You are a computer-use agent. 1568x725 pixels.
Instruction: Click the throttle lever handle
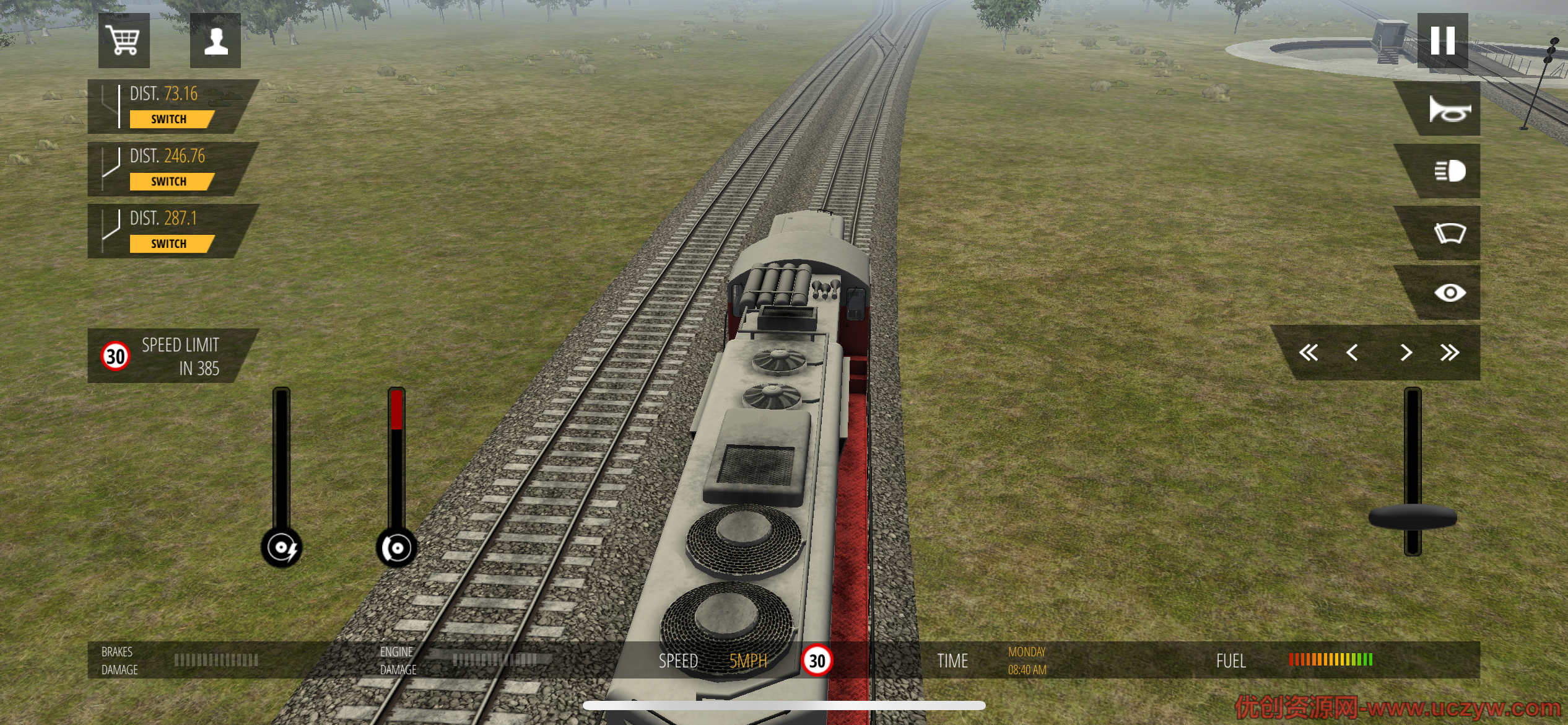(1413, 517)
